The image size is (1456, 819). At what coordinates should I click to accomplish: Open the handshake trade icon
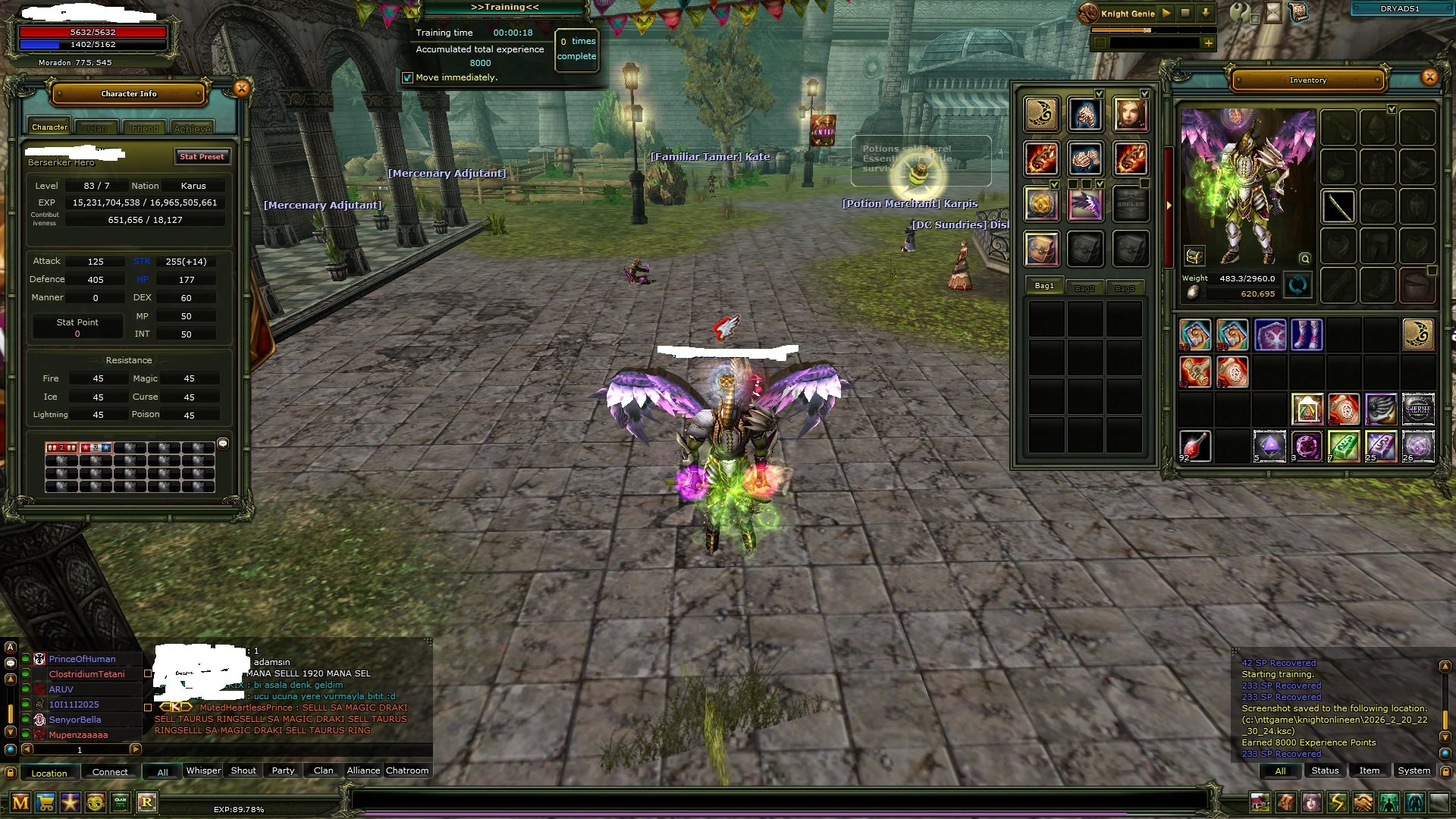(1361, 802)
